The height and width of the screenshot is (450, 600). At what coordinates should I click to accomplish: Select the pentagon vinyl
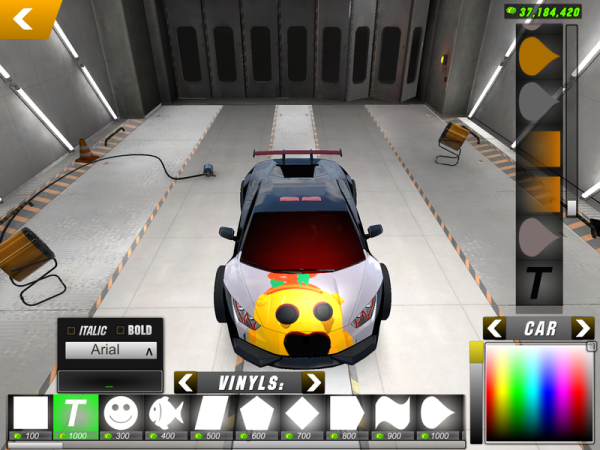[x=258, y=414]
